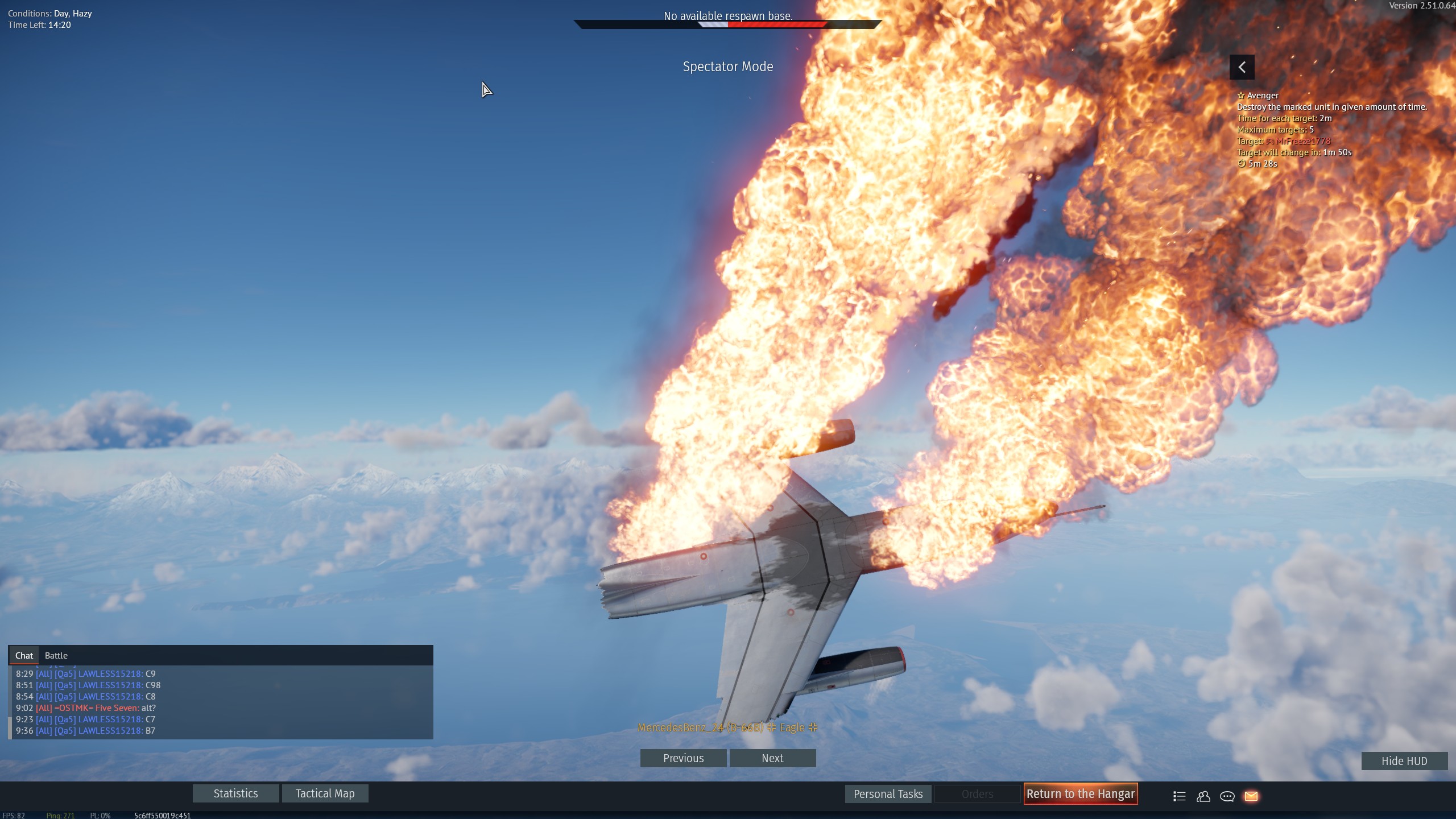
Task: Spectate the Previous player
Action: click(x=683, y=758)
